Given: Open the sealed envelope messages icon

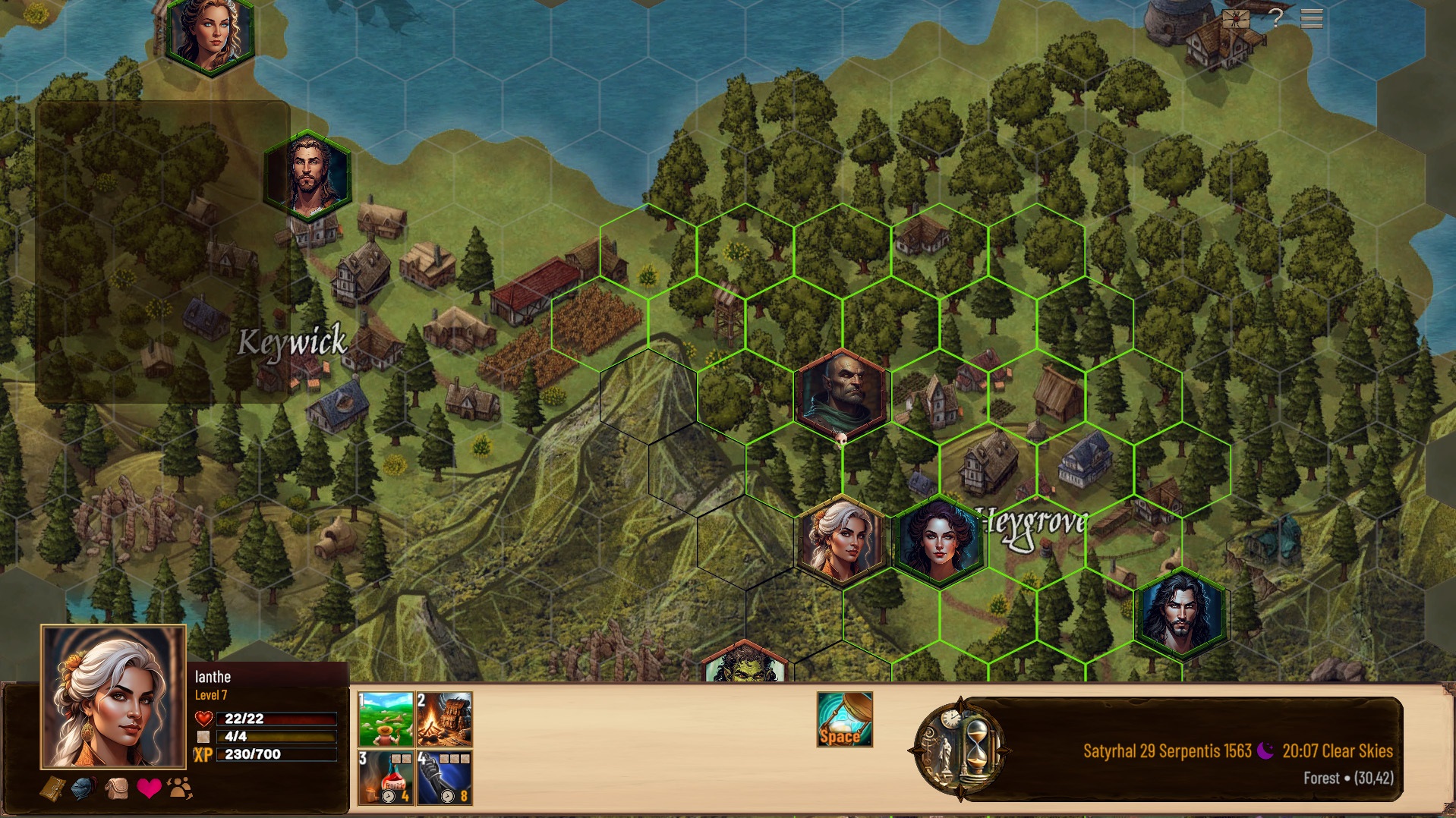Looking at the screenshot, I should [1236, 18].
